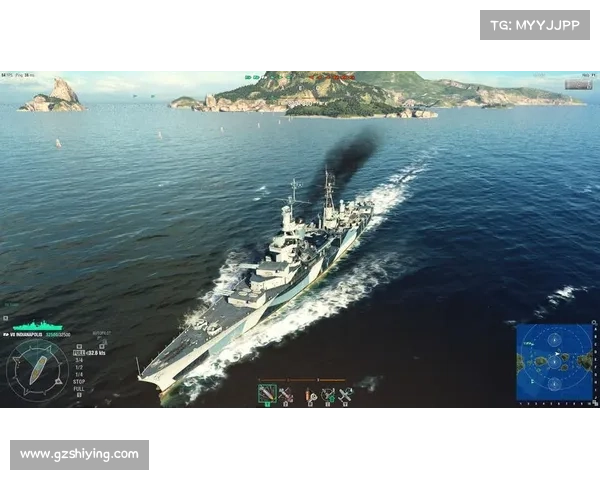Set throttle to 3/4 speed

(x=79, y=360)
